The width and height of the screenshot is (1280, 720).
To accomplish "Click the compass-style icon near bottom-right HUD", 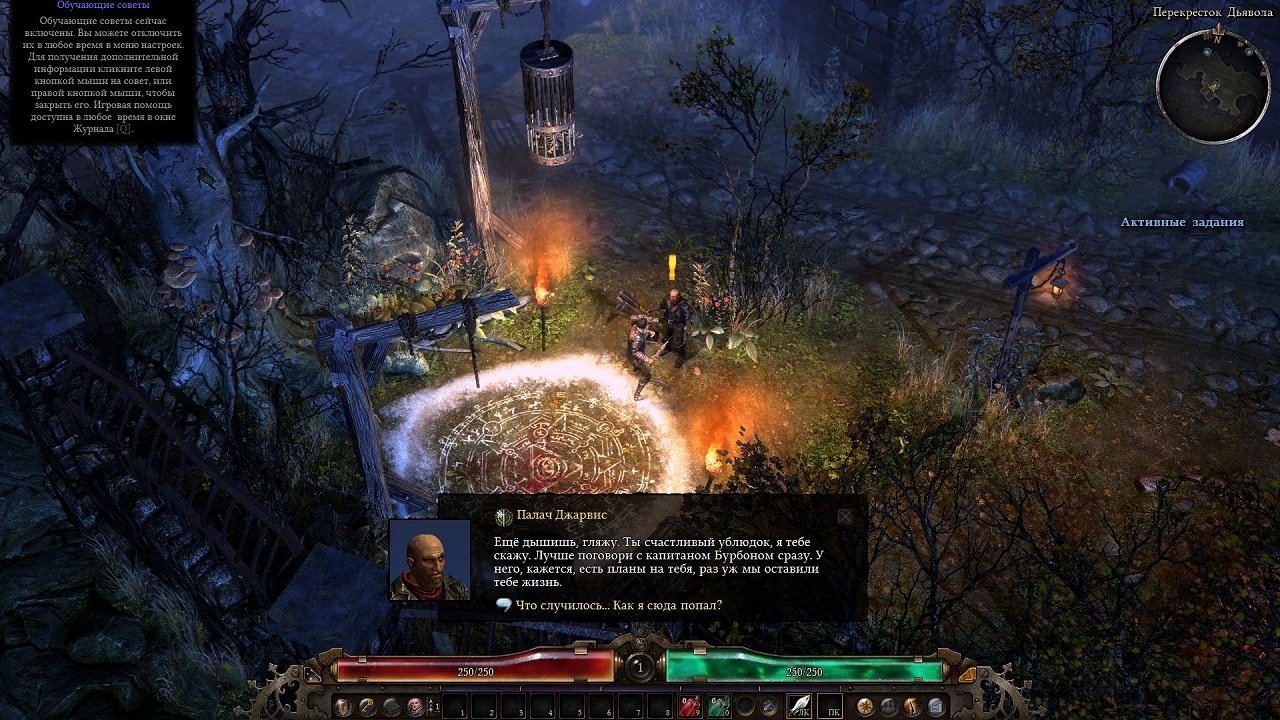I will coord(865,705).
